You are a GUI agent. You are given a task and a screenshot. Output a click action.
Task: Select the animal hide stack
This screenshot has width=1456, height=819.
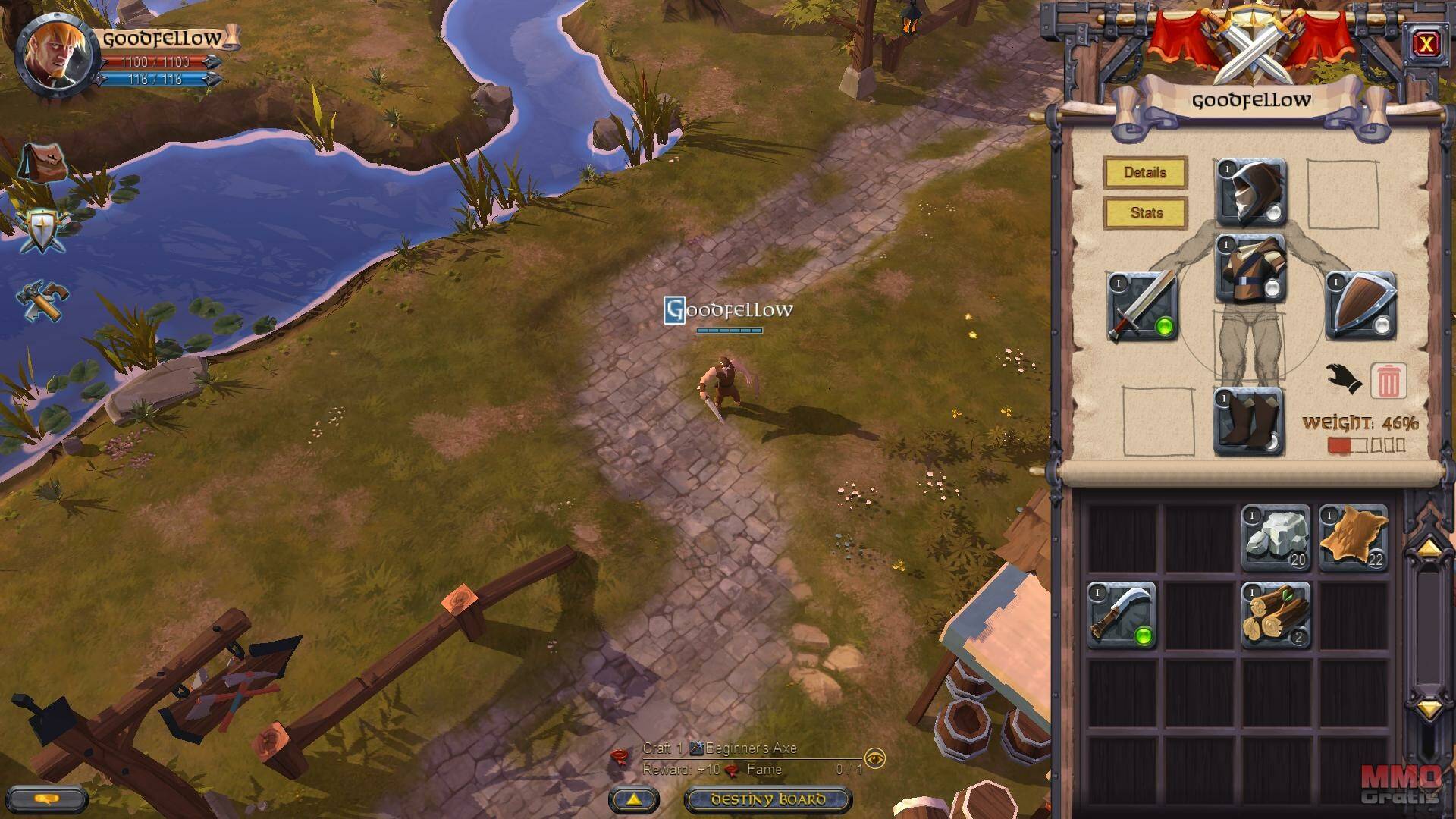1354,538
